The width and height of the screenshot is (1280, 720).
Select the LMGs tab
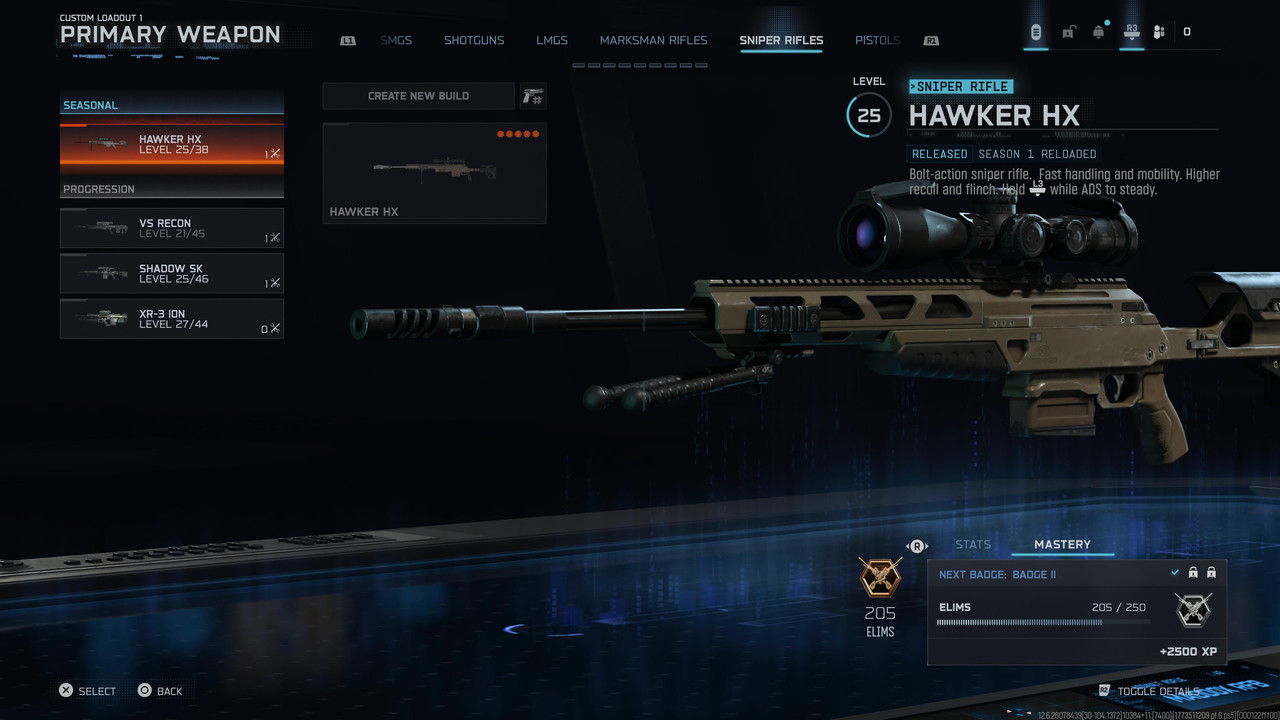(551, 40)
